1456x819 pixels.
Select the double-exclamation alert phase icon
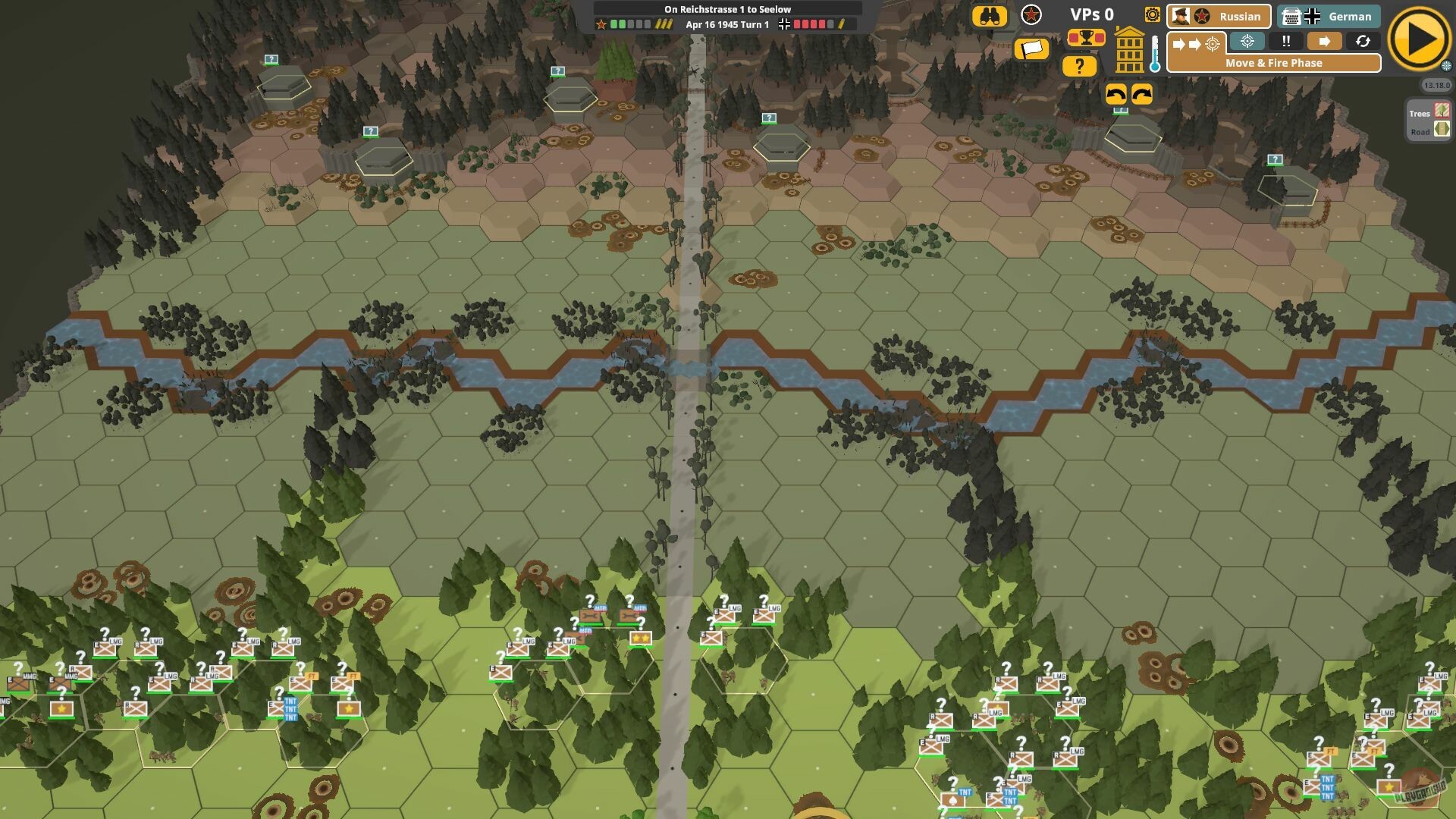tap(1285, 42)
